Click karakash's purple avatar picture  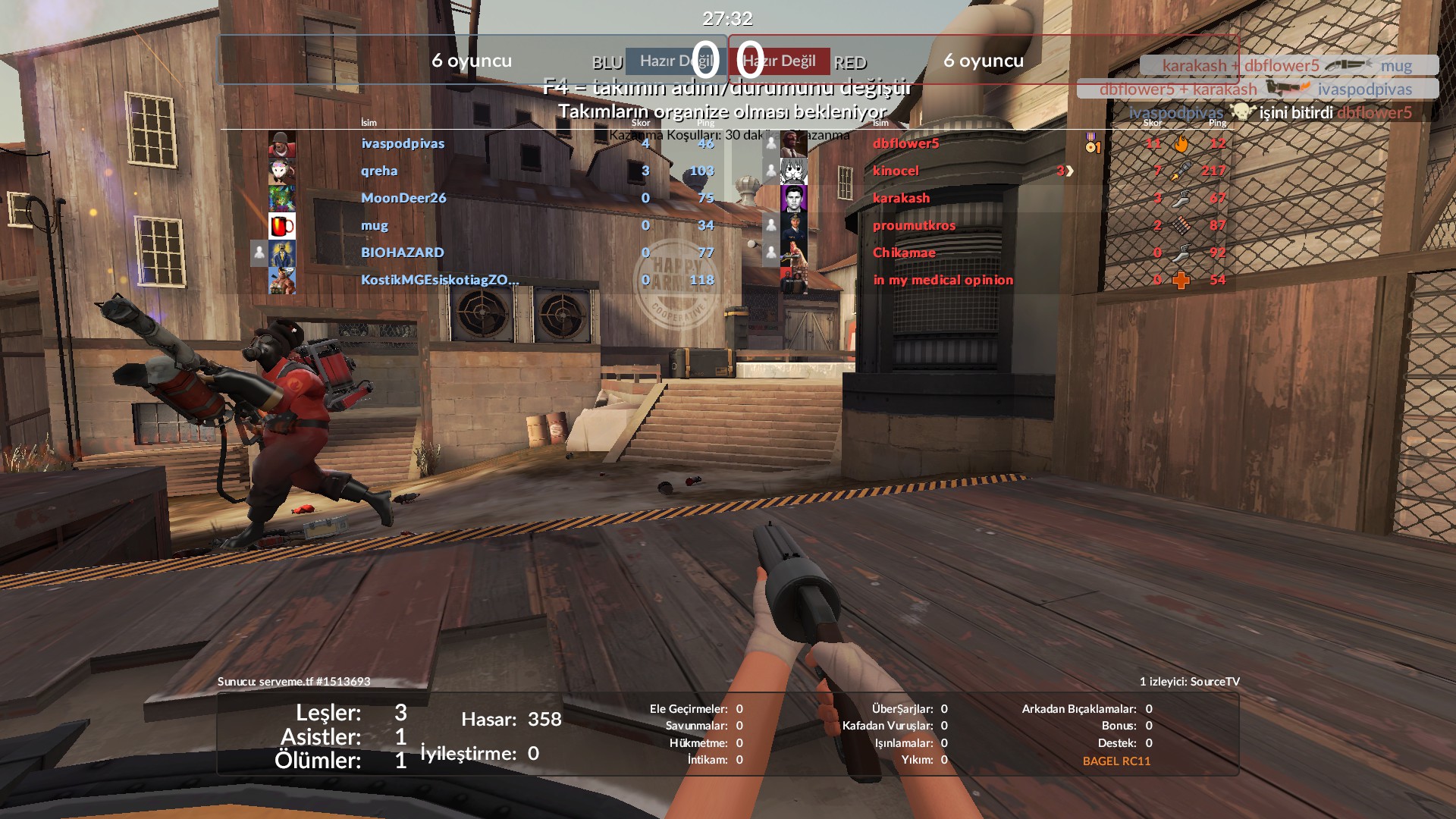[x=794, y=199]
